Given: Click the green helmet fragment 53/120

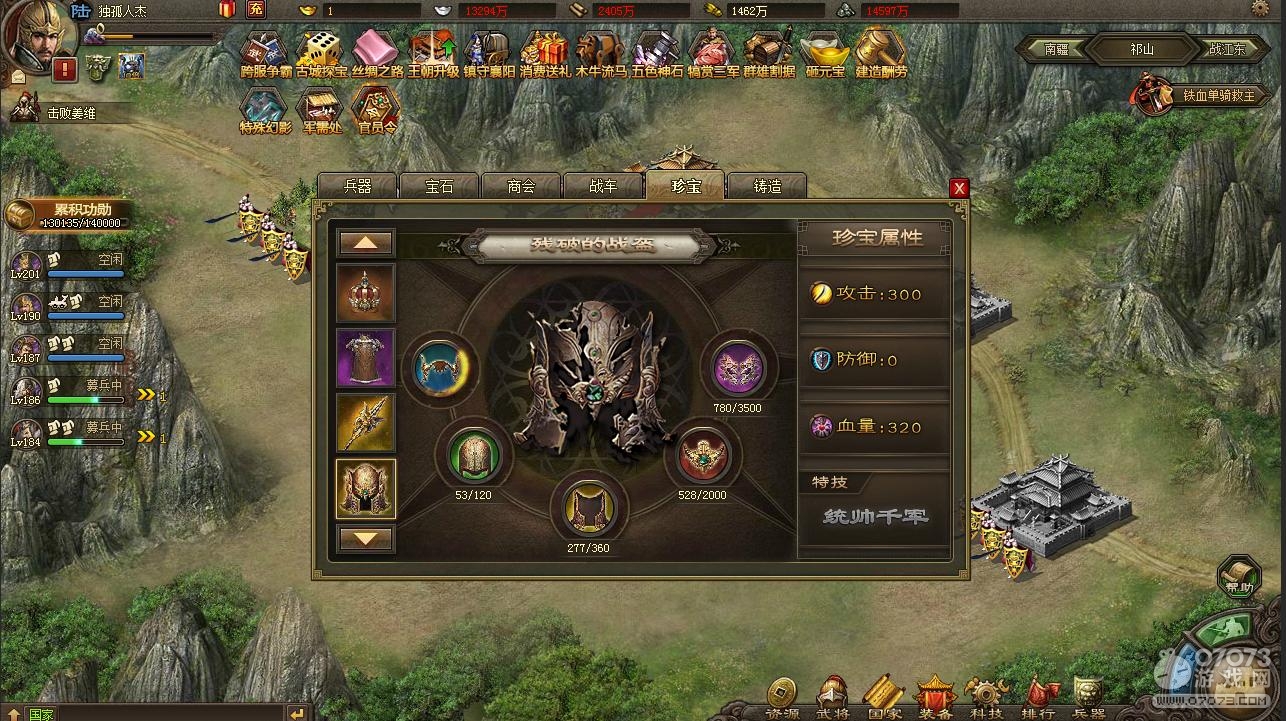Looking at the screenshot, I should click(474, 455).
